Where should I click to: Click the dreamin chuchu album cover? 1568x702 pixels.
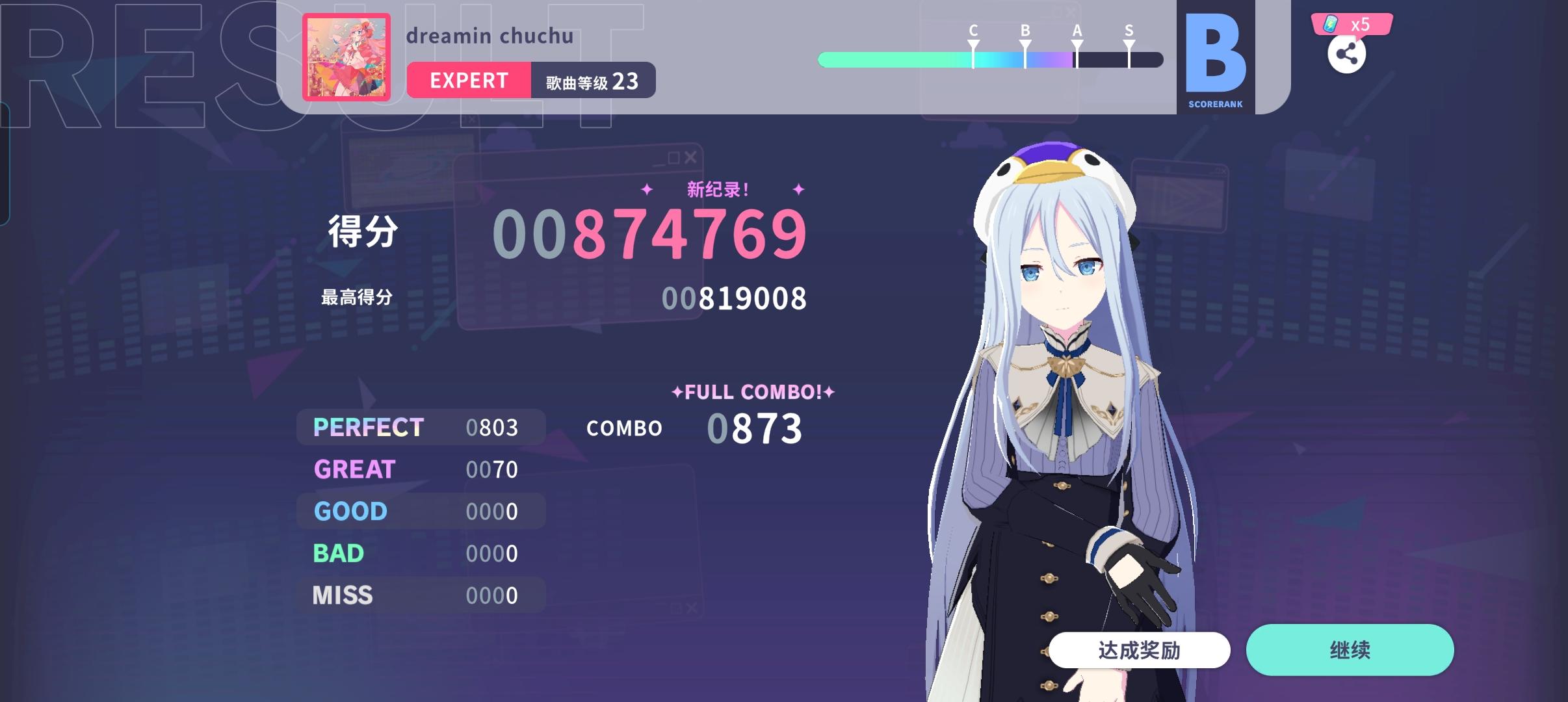[x=346, y=58]
